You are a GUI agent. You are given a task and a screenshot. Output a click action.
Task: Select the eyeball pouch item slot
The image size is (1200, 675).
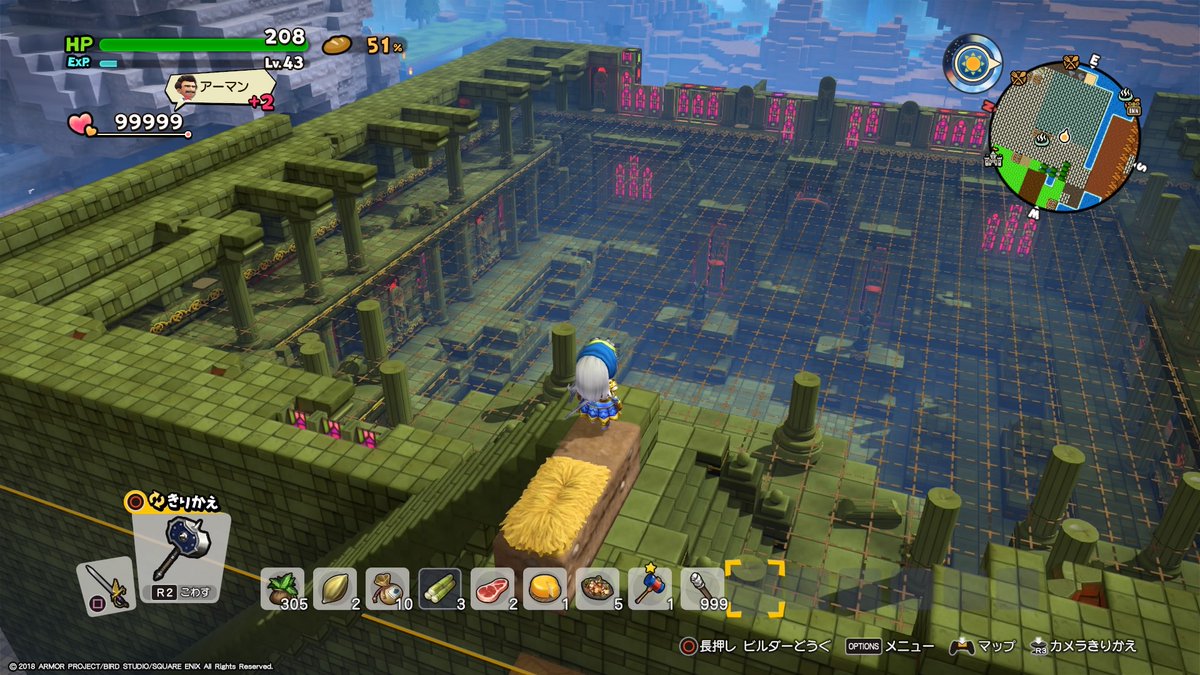(x=387, y=588)
